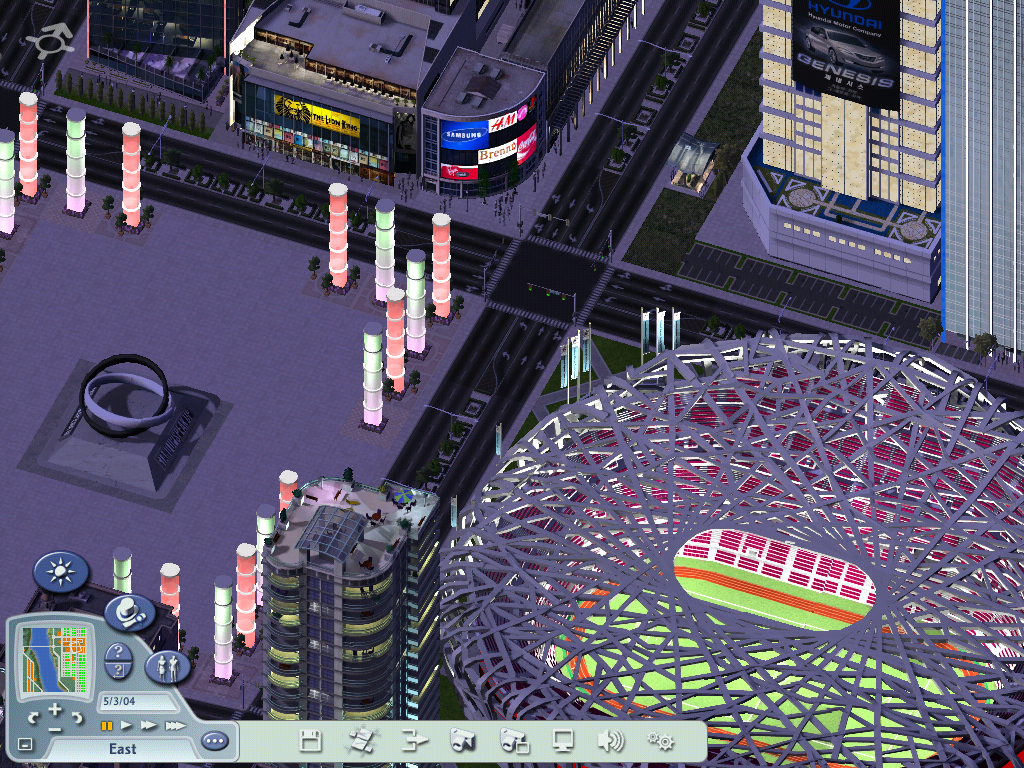
Task: Open game settings gears icon
Action: [659, 741]
